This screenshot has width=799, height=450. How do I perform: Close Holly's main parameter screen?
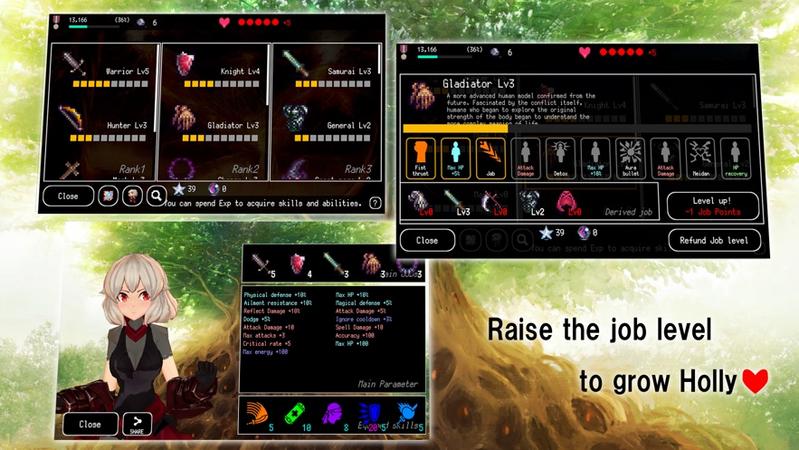point(90,424)
